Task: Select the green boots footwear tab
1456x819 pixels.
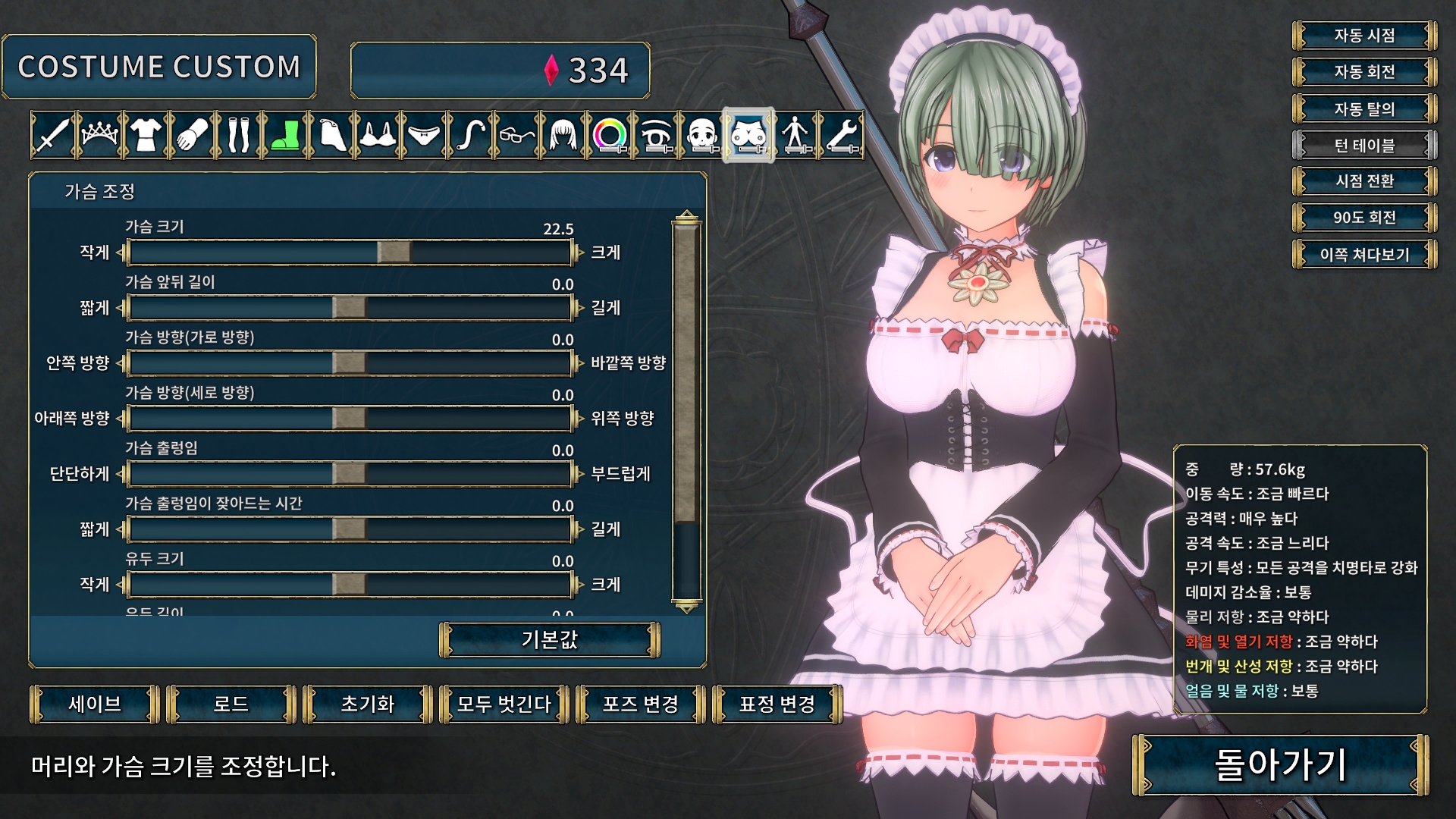Action: coord(285,136)
